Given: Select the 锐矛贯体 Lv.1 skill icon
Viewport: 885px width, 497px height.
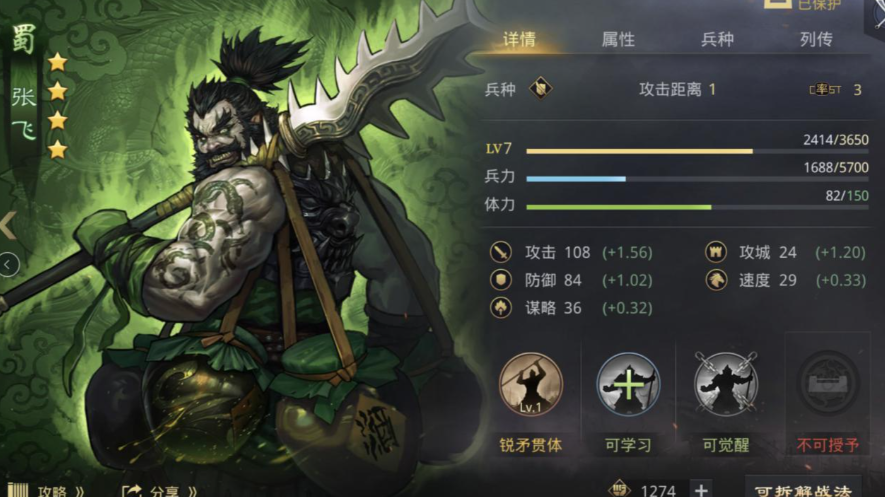Looking at the screenshot, I should pos(530,384).
